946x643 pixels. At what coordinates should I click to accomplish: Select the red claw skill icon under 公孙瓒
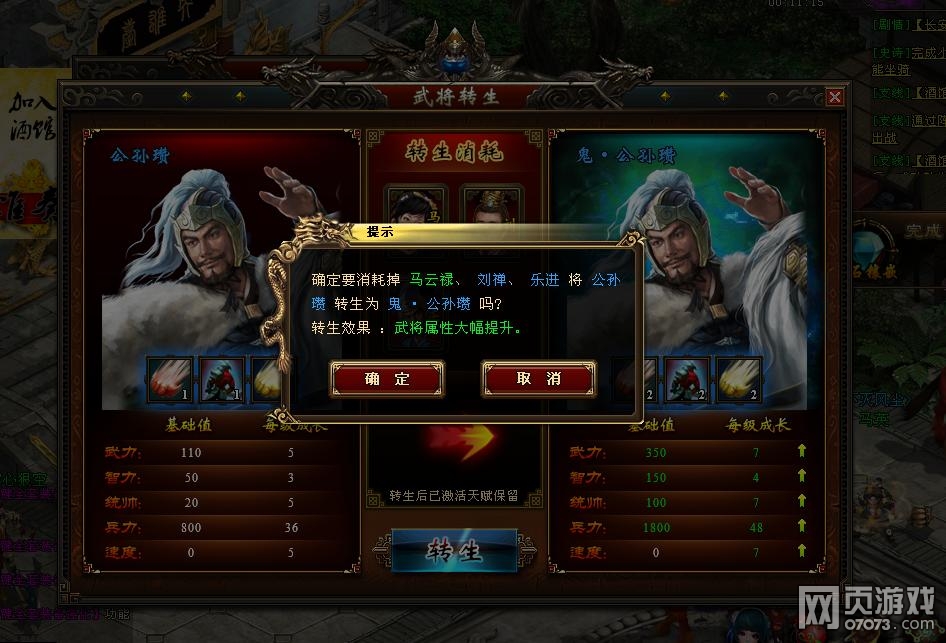pos(170,380)
